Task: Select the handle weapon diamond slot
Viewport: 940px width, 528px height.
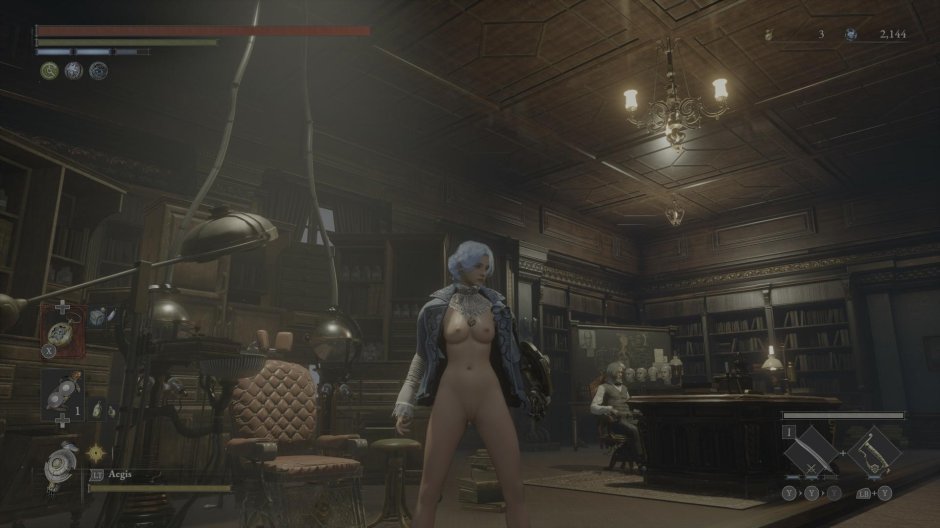Action: (x=873, y=453)
